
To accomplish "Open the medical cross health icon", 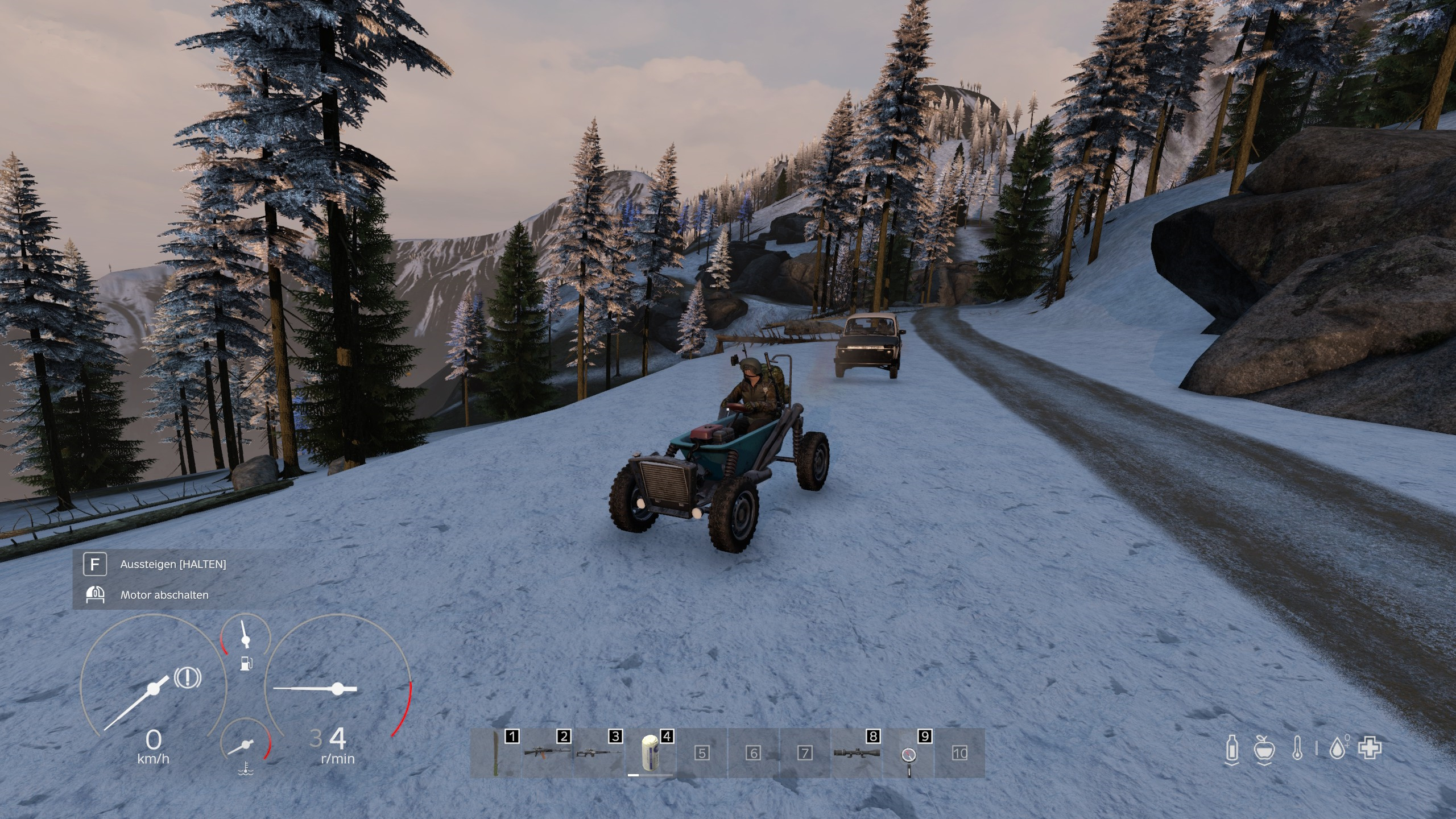I will tap(1370, 748).
